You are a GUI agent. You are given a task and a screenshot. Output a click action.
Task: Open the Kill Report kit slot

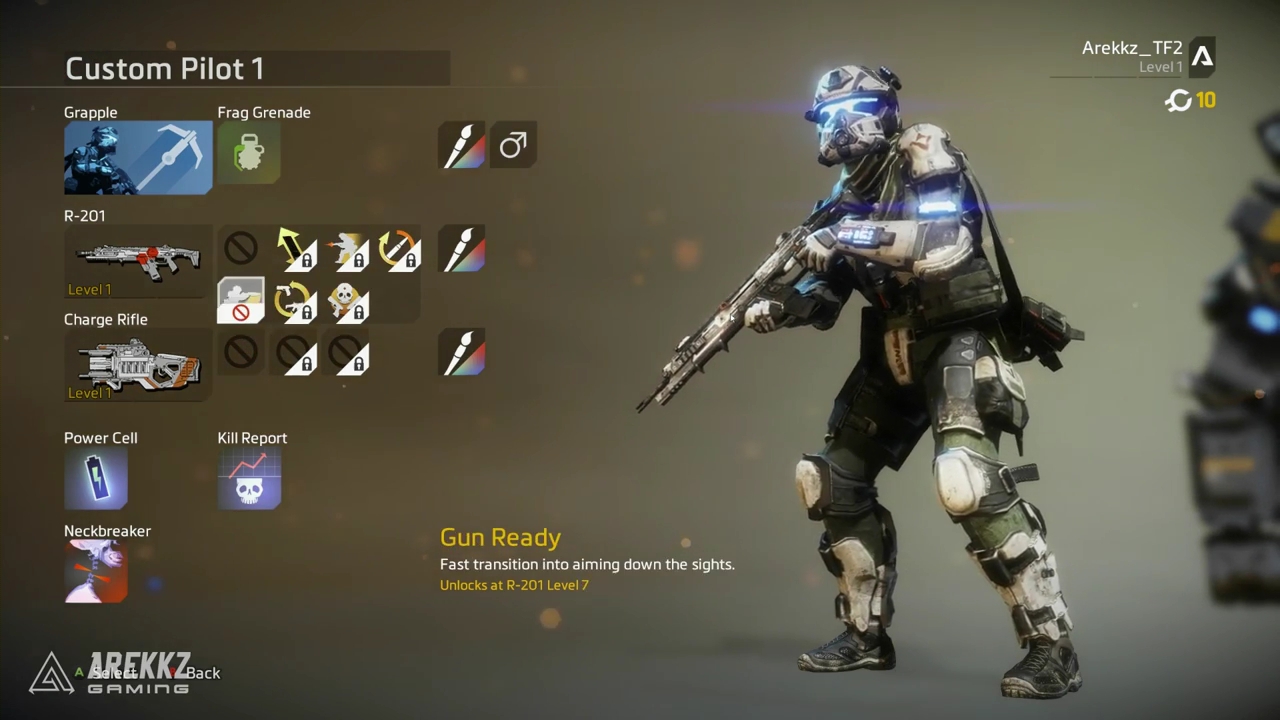pyautogui.click(x=249, y=478)
